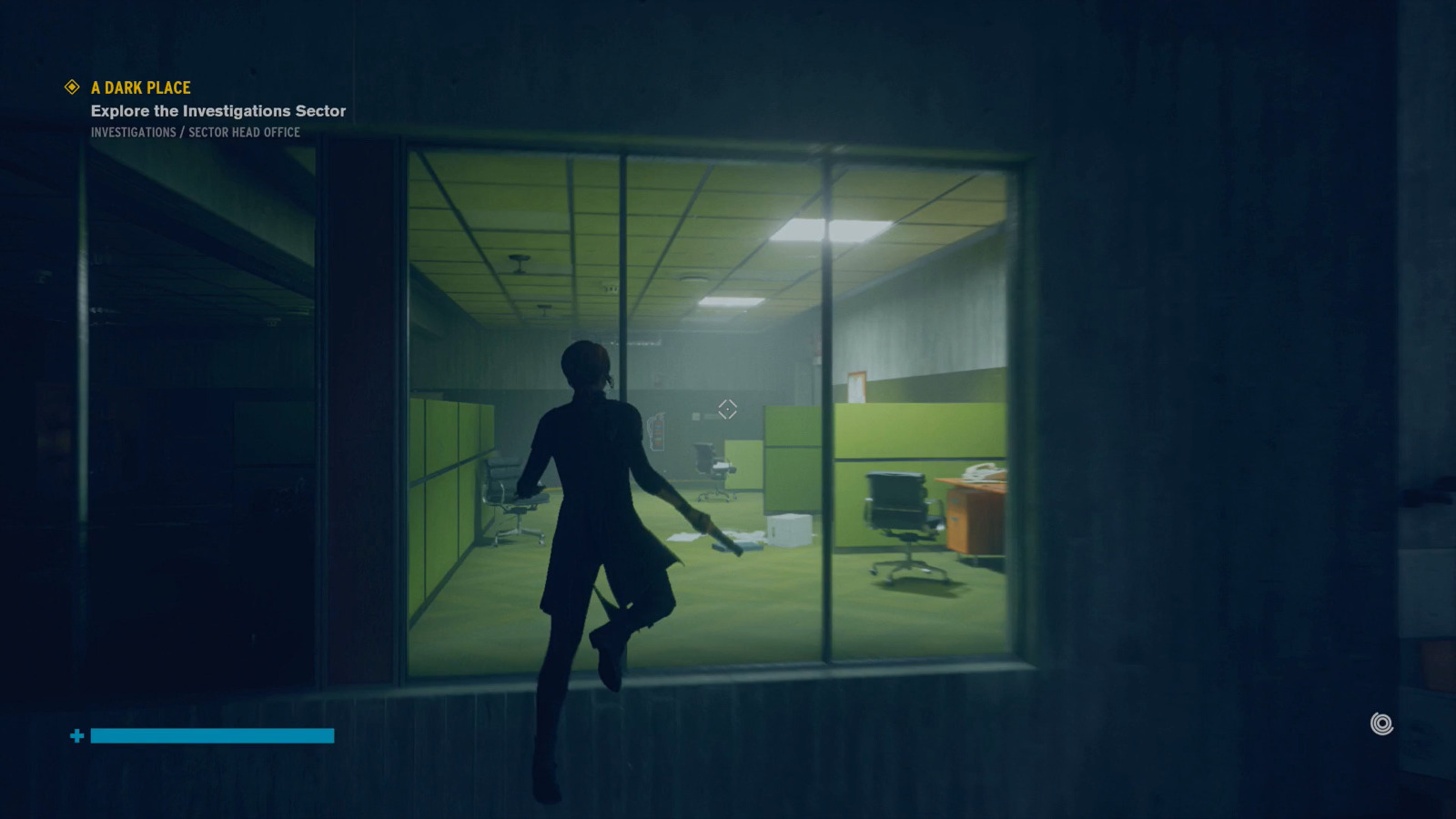Select the Explore the Investigations Sector objective
Image resolution: width=1456 pixels, height=819 pixels.
pyautogui.click(x=217, y=110)
